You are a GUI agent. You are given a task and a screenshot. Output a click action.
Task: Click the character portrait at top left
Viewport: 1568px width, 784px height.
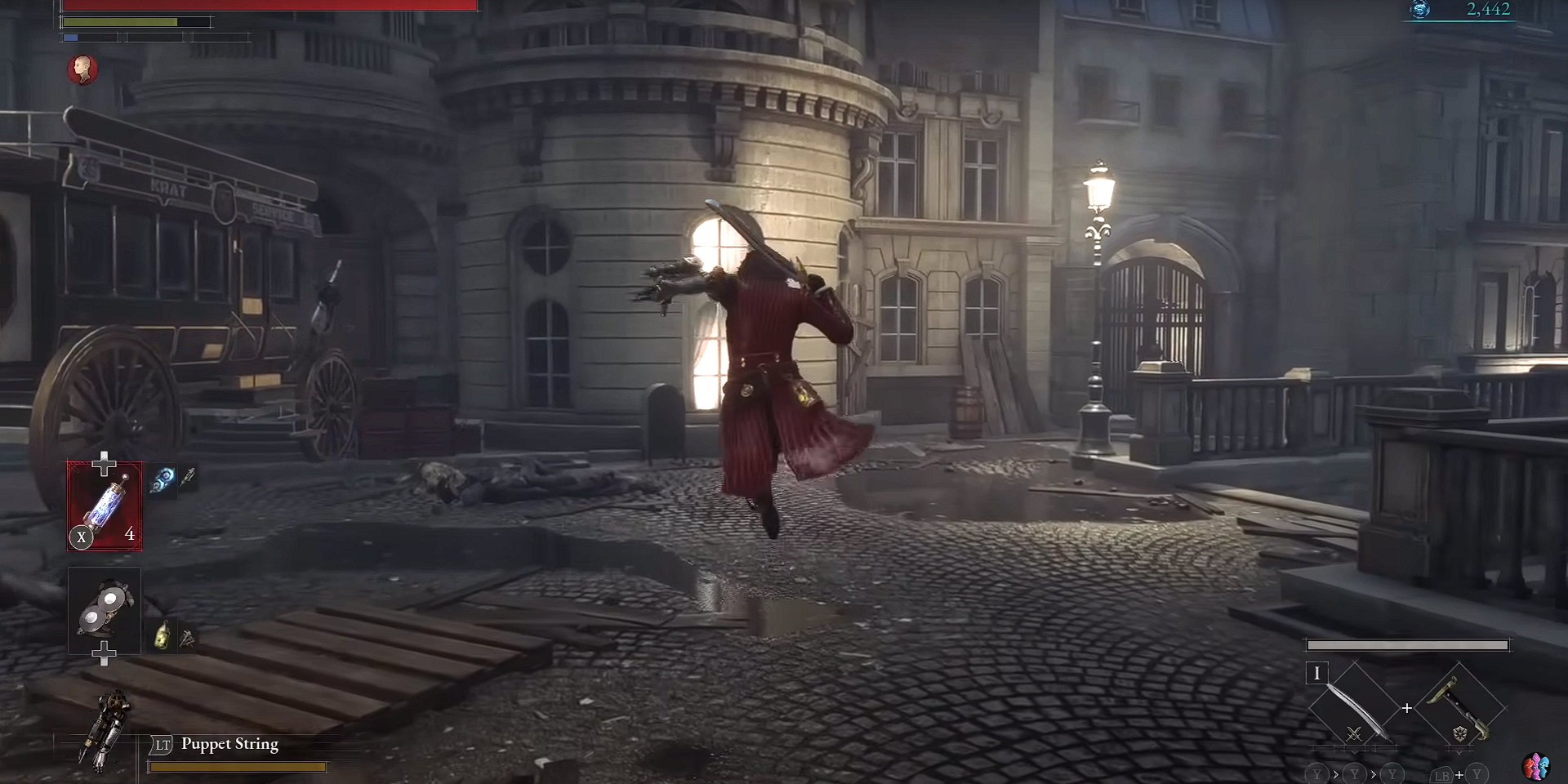[82, 70]
